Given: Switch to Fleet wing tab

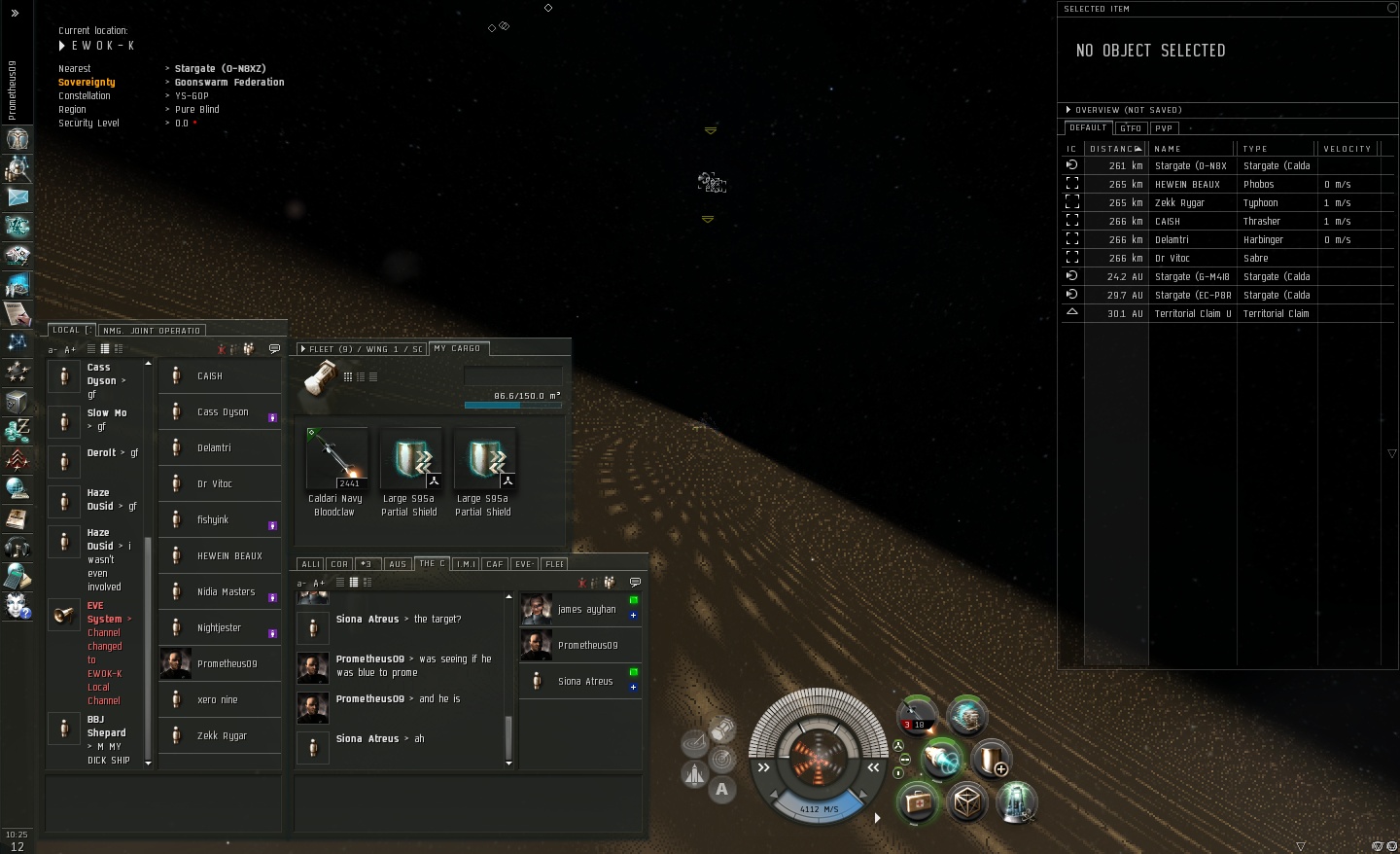Looking at the screenshot, I should [x=362, y=349].
